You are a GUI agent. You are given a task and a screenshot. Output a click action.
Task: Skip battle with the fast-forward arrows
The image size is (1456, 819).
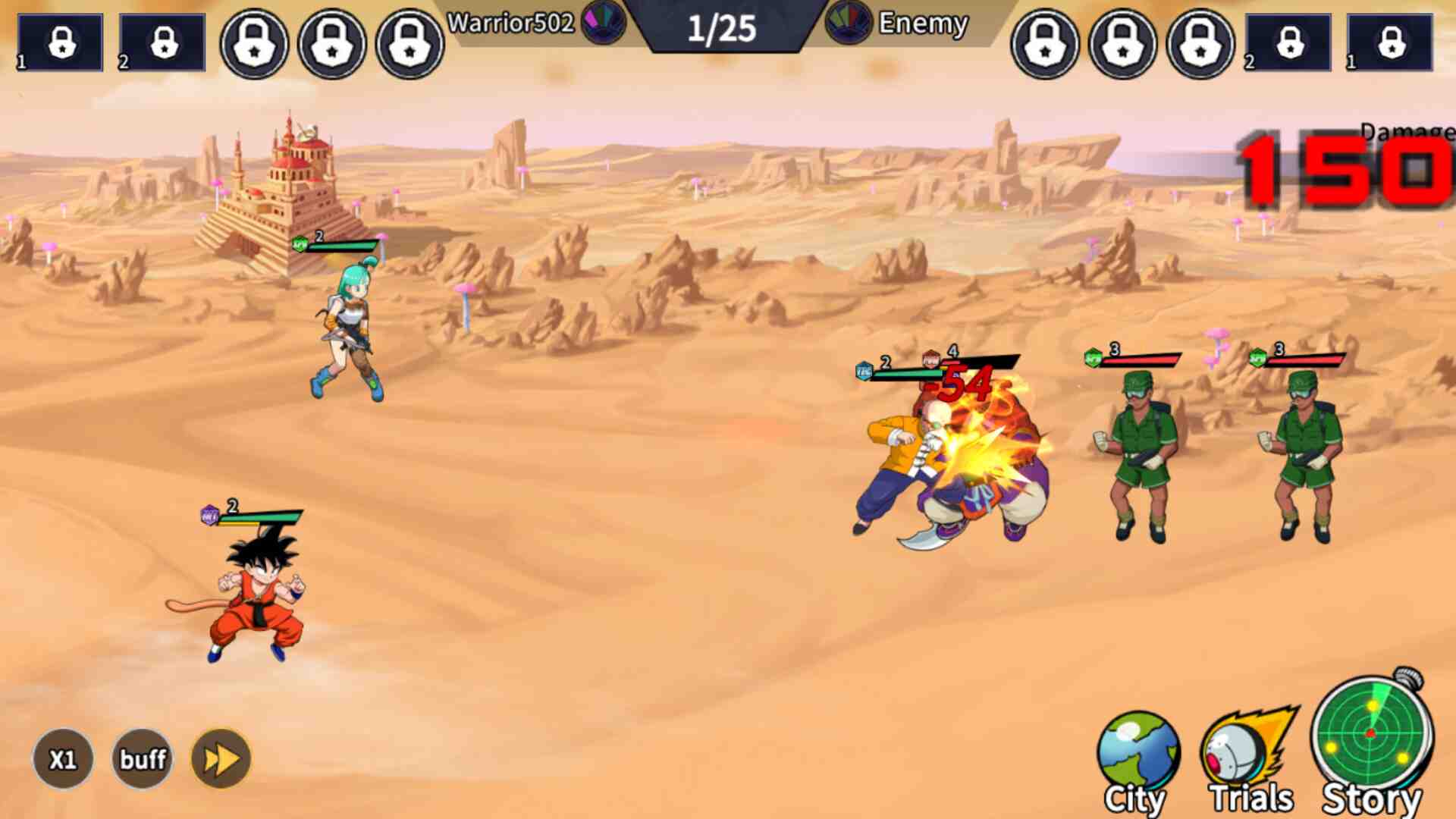(221, 759)
